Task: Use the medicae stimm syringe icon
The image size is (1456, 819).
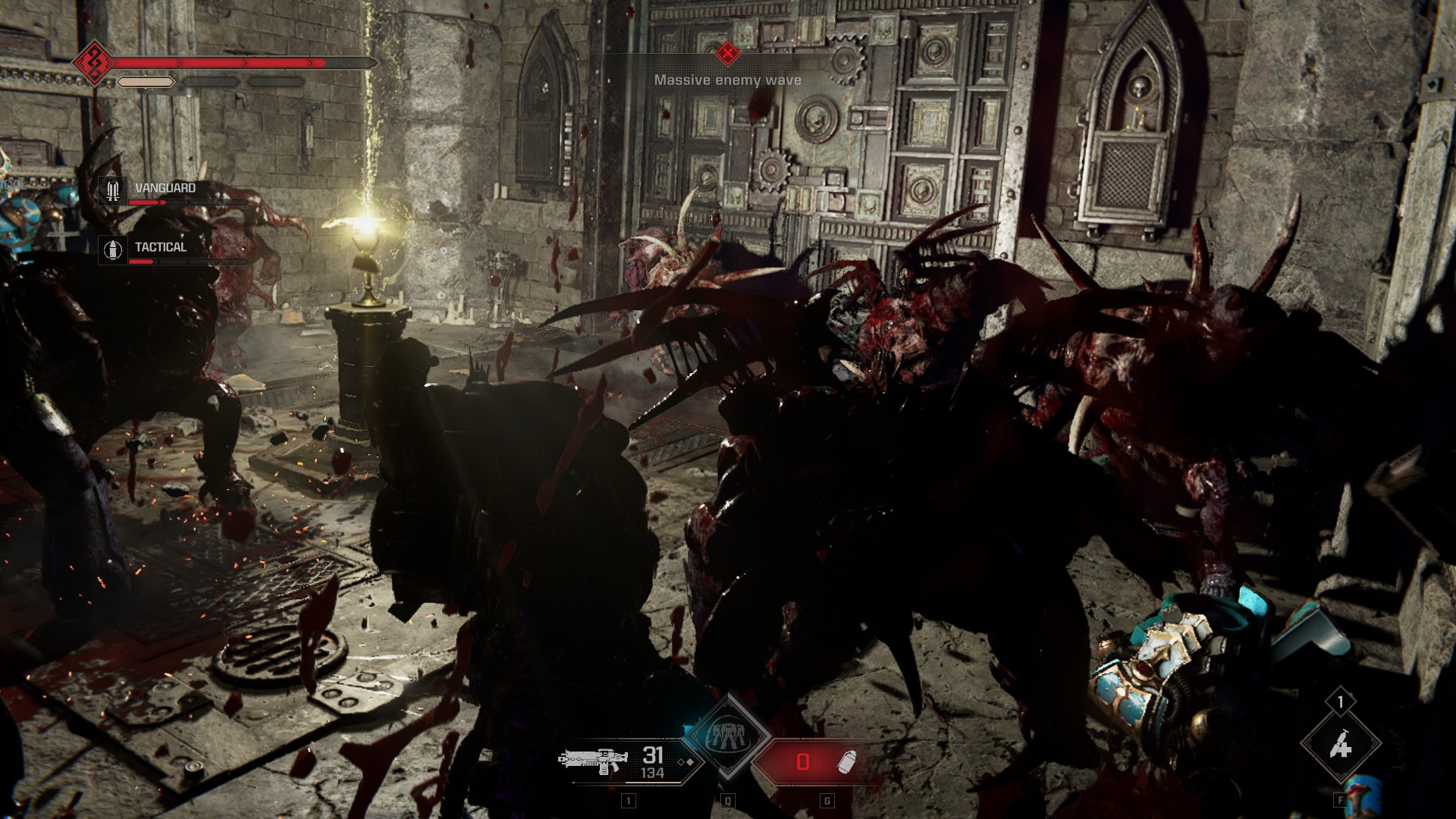Action: 1340,746
